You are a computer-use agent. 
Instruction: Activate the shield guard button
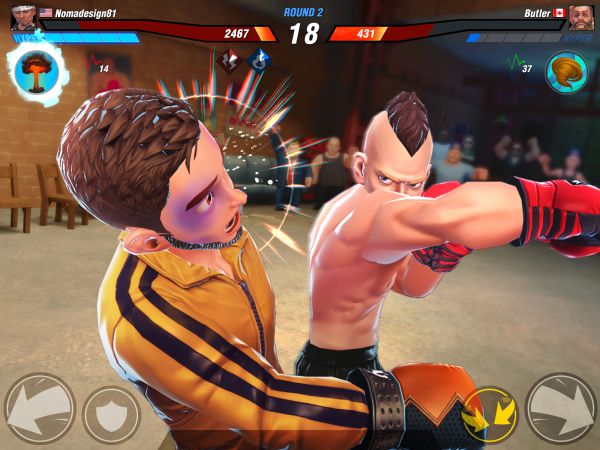pos(111,412)
